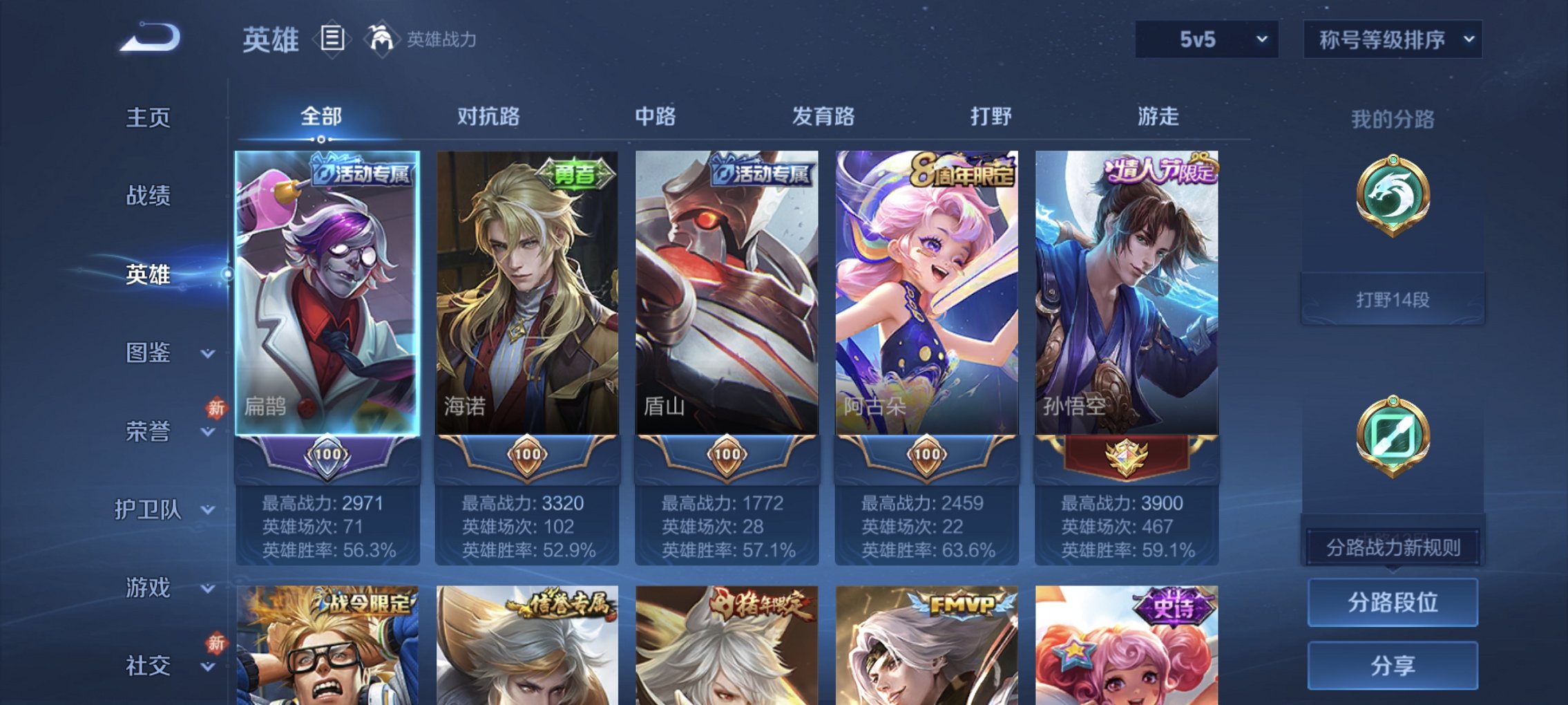
Task: Open the hero codex icon beside 英雄 title
Action: click(x=332, y=39)
